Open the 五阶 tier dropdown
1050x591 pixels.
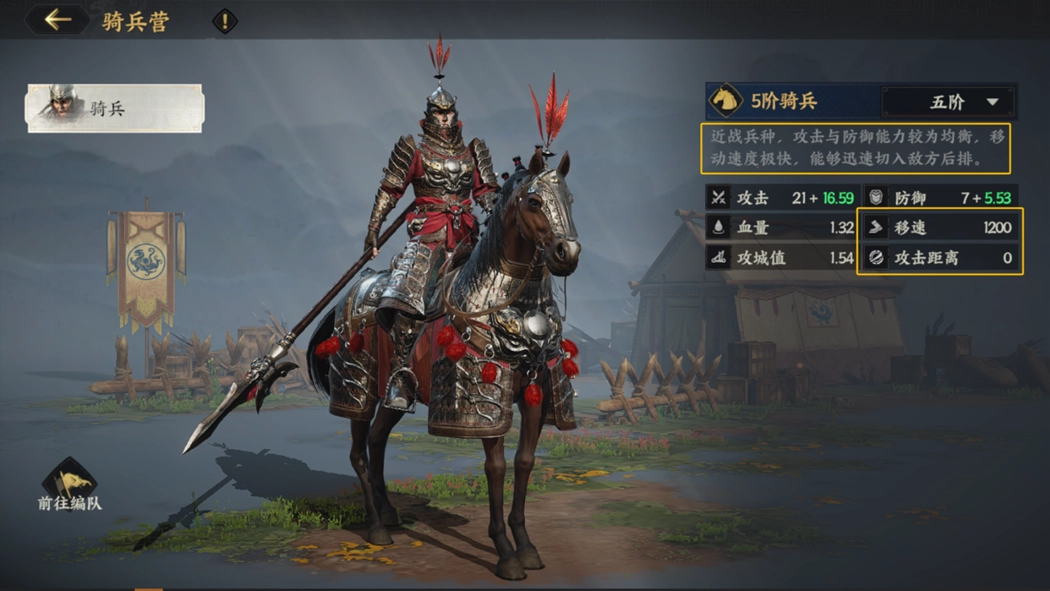(948, 102)
